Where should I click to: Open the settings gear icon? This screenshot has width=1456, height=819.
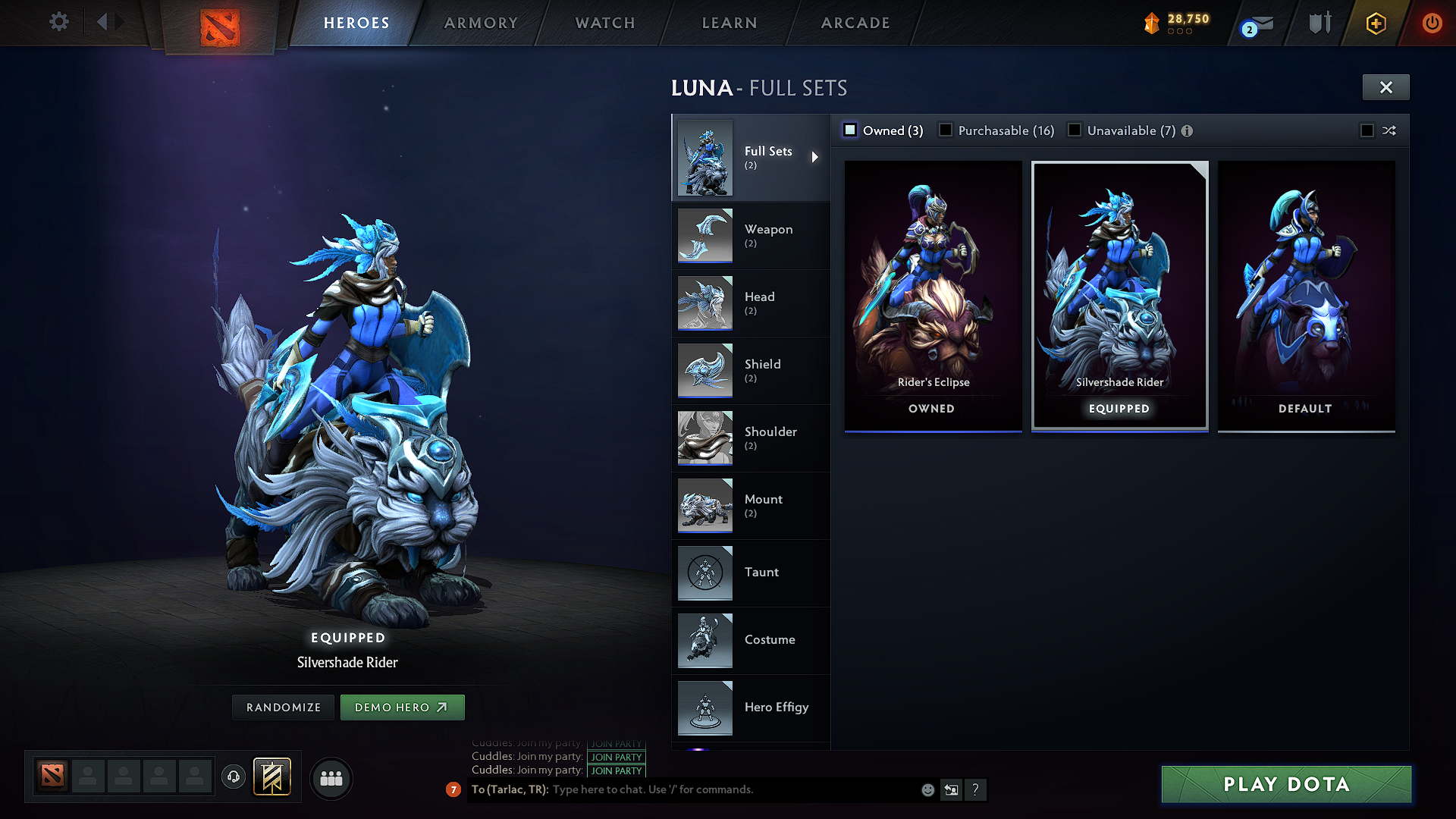(x=58, y=22)
